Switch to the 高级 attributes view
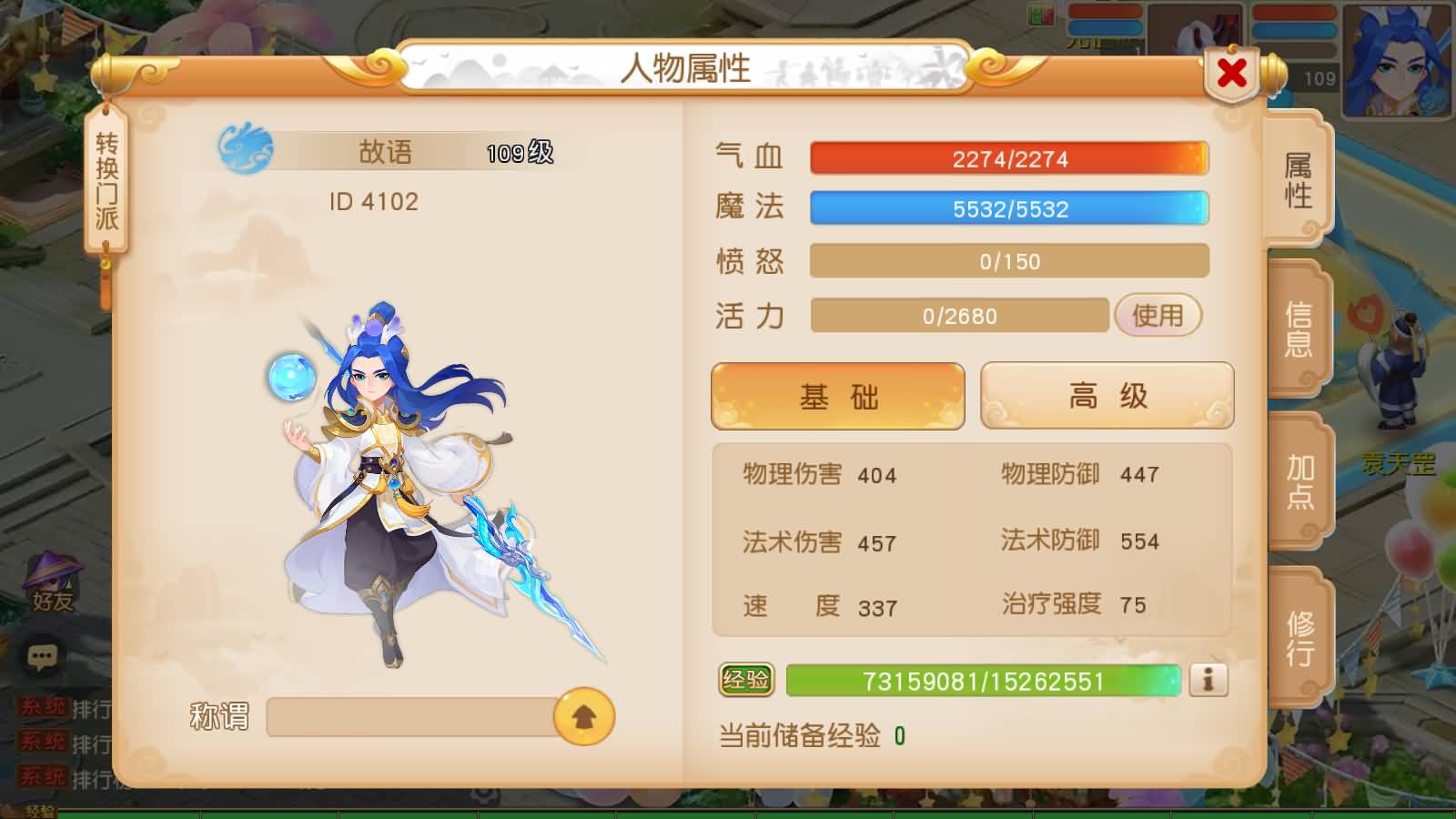This screenshot has height=819, width=1456. (1107, 395)
